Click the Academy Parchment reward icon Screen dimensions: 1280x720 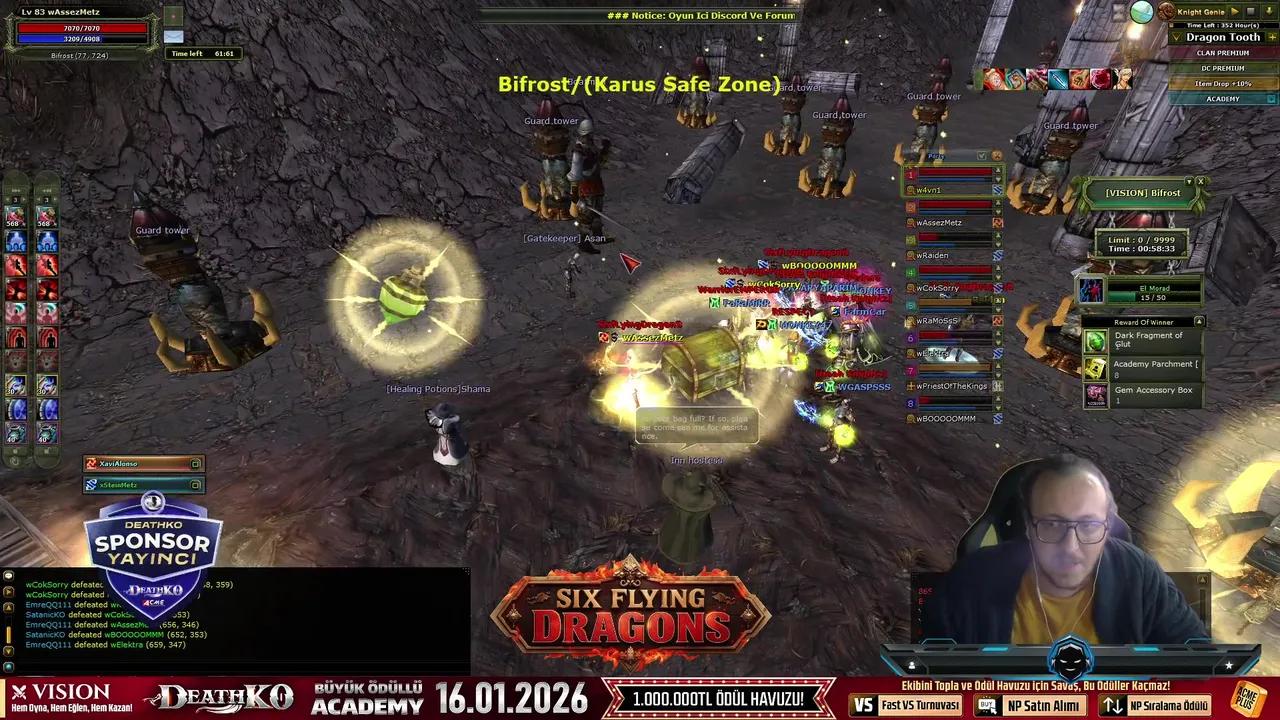click(1095, 369)
